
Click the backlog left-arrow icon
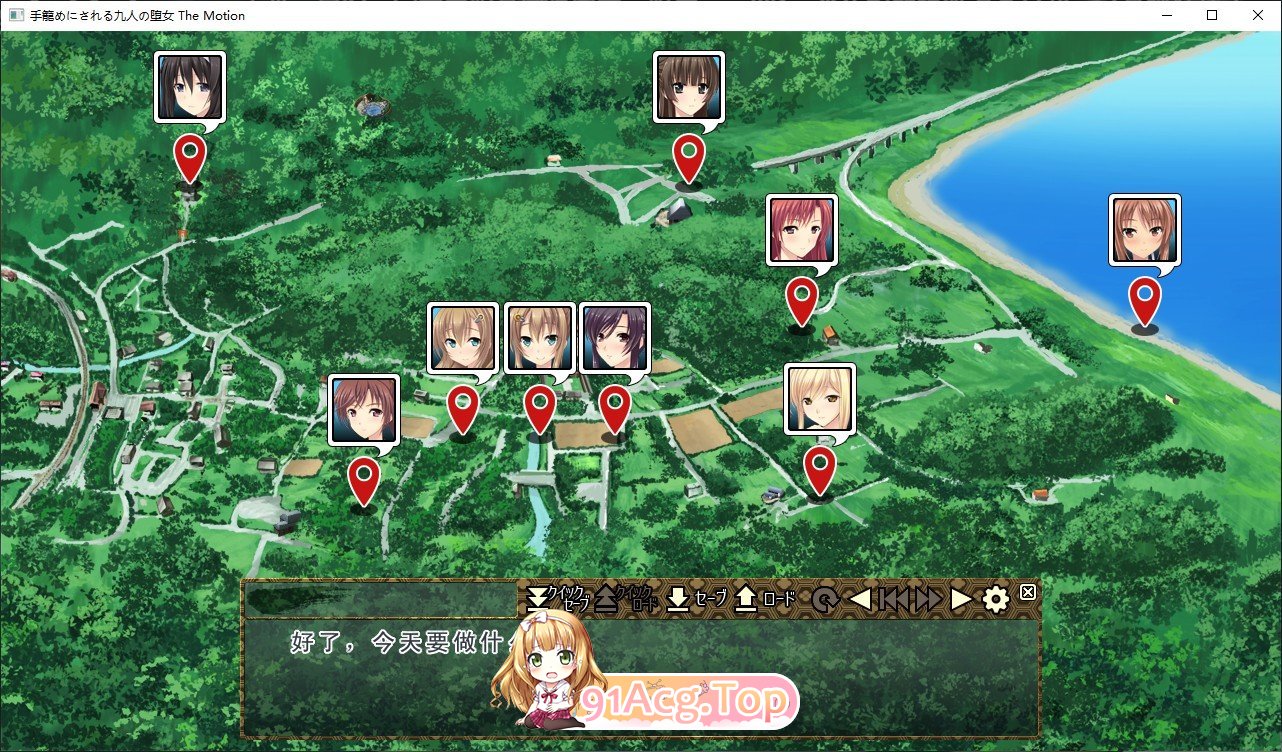click(858, 597)
